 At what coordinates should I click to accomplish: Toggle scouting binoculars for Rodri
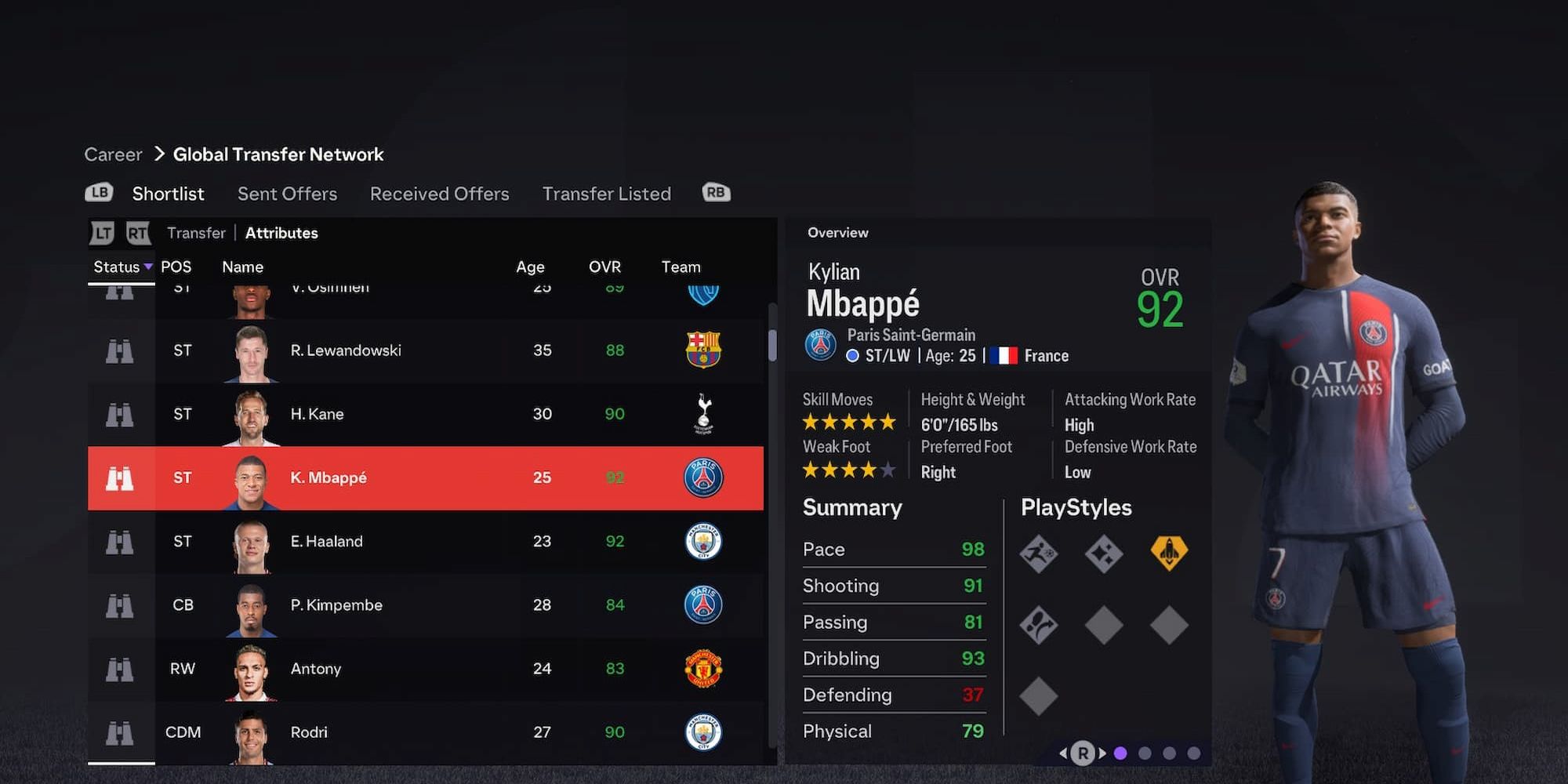click(119, 732)
